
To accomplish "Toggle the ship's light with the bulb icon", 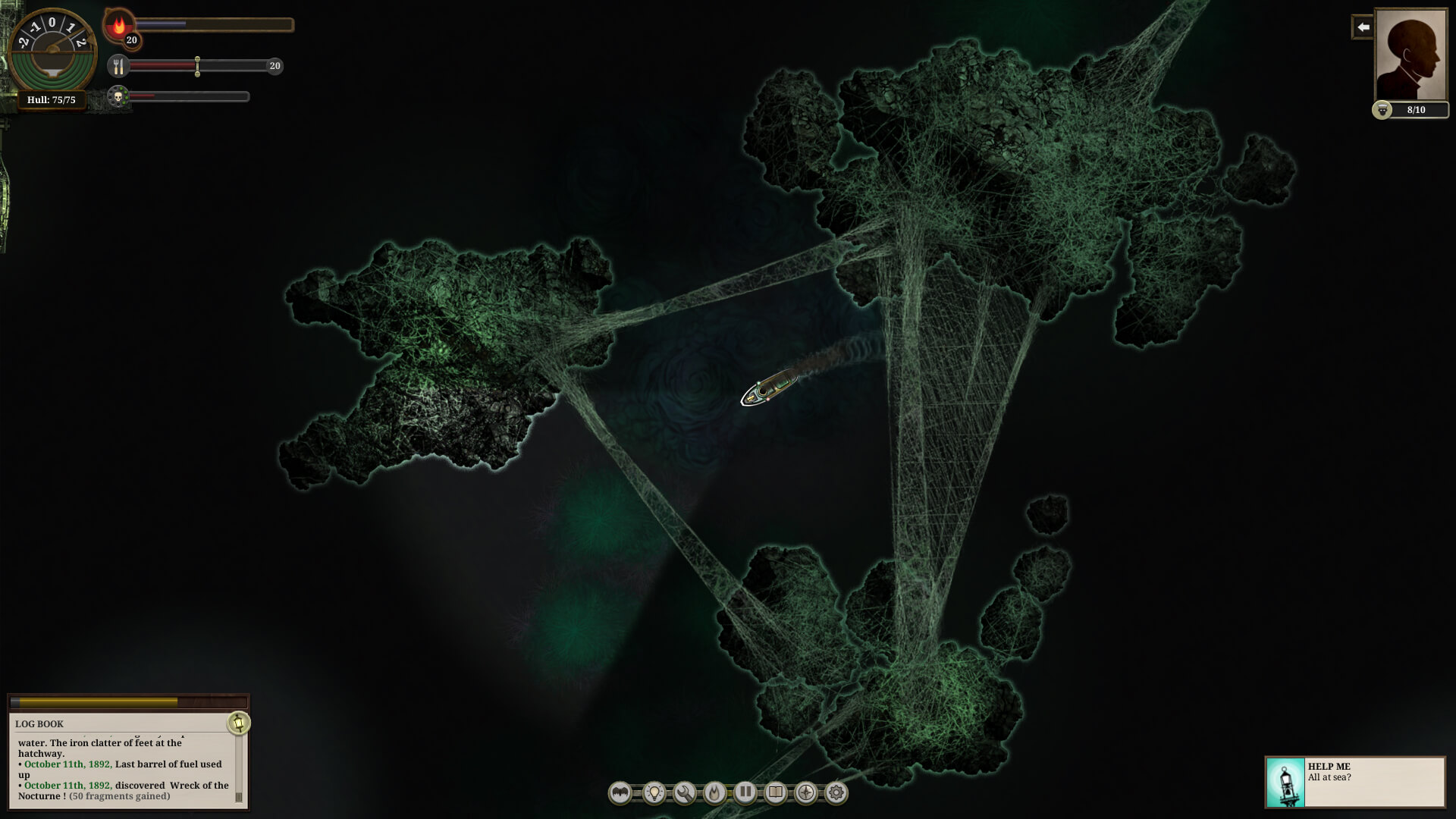I will 654,792.
